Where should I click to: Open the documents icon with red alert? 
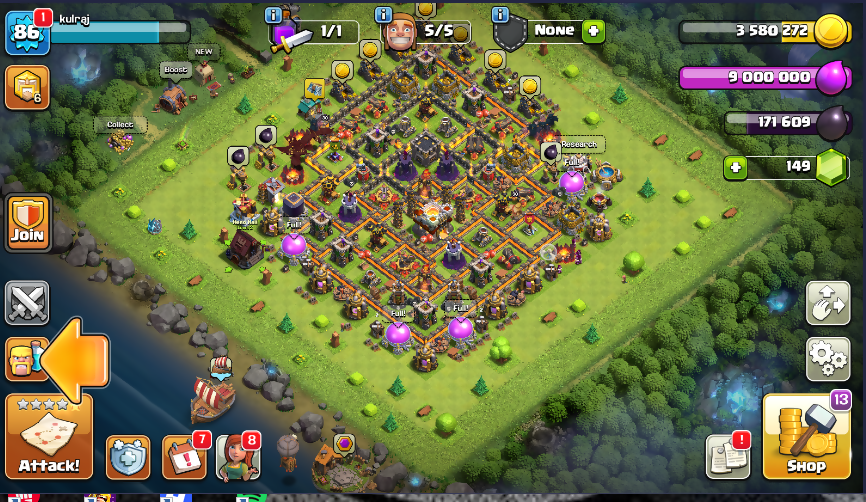[727, 456]
